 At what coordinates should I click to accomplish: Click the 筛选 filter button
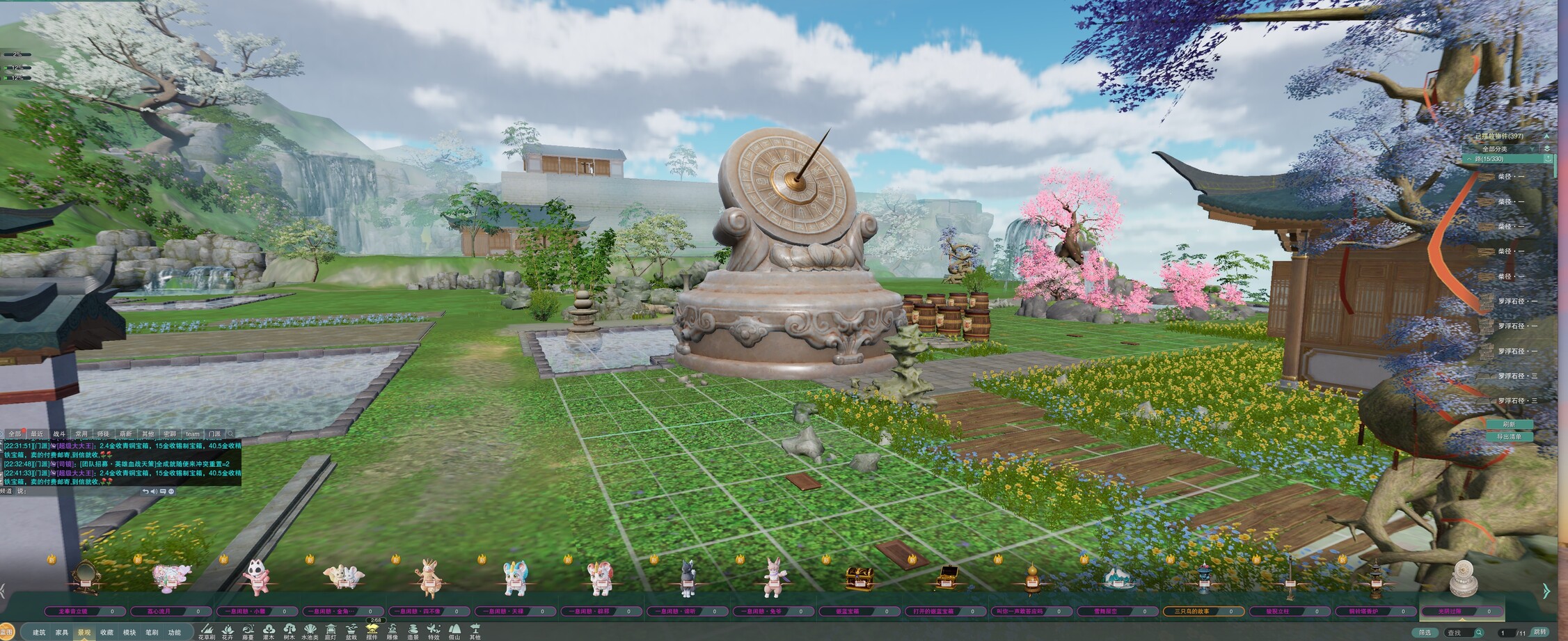pos(1425,632)
